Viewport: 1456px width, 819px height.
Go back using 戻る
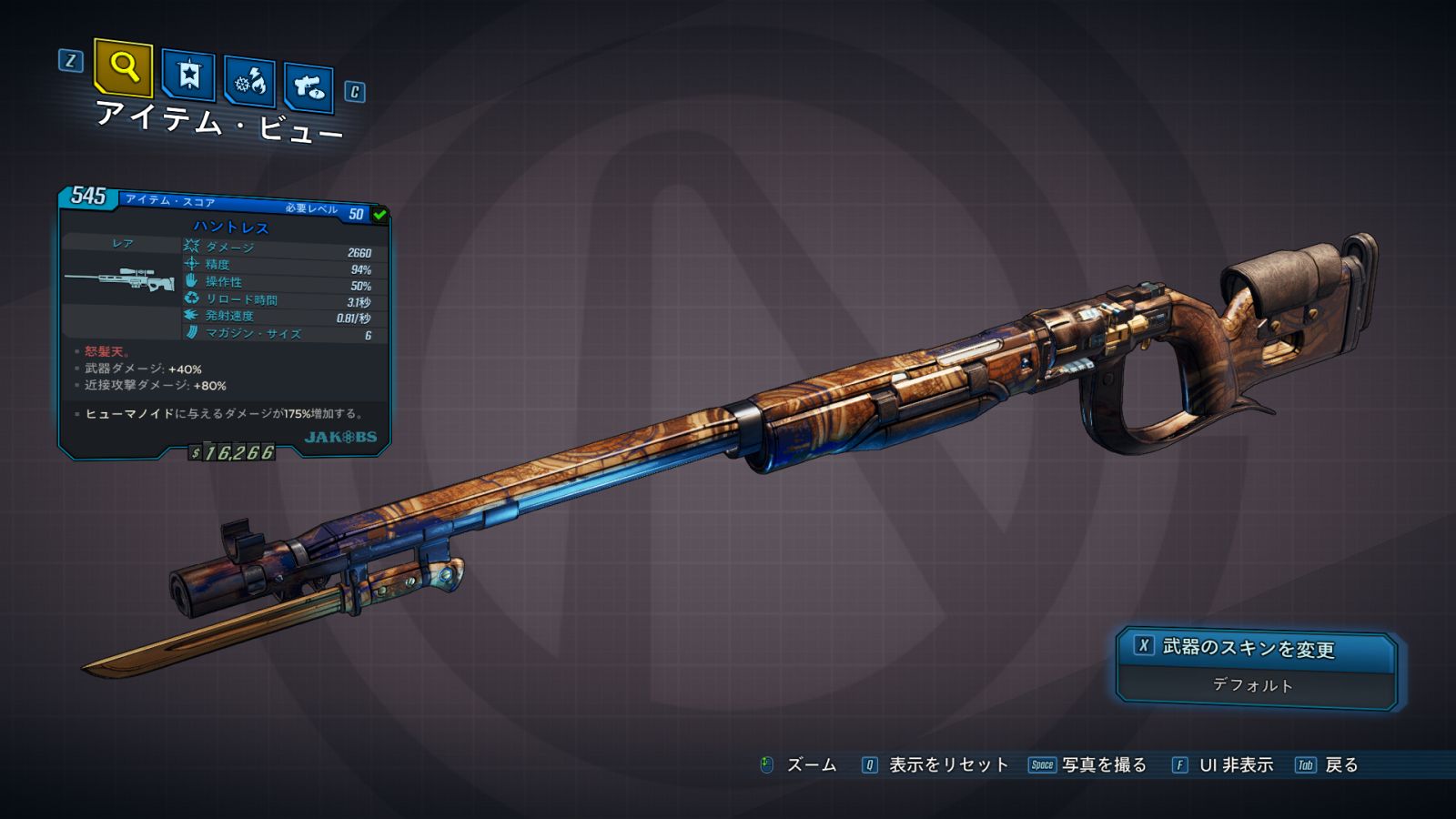pos(1340,765)
